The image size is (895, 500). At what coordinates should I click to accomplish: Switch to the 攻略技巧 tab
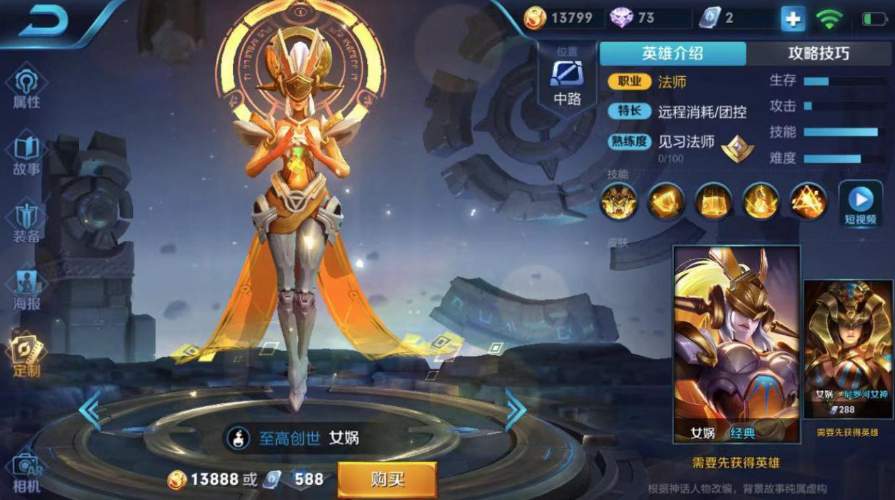818,54
